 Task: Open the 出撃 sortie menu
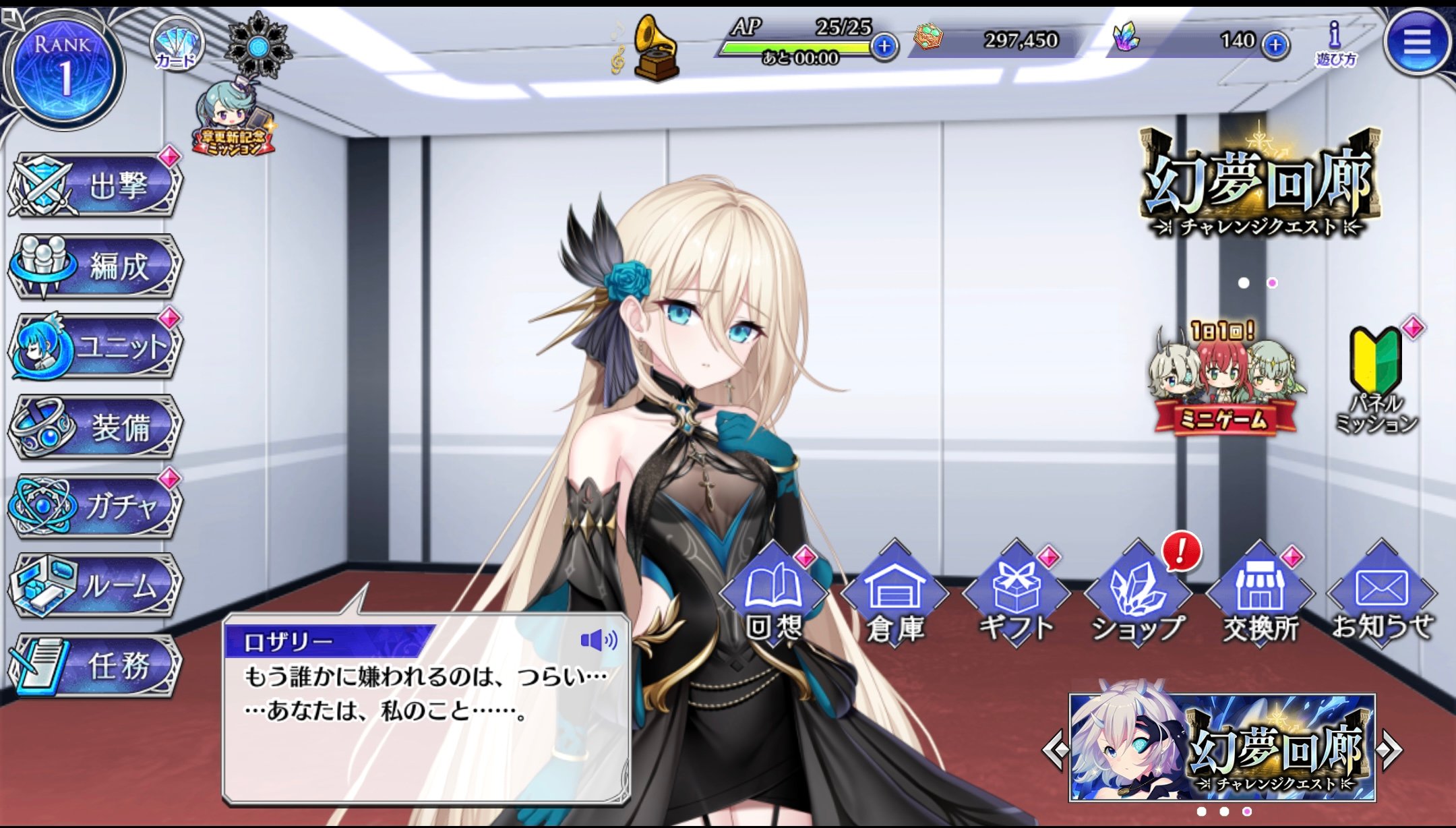(95, 185)
